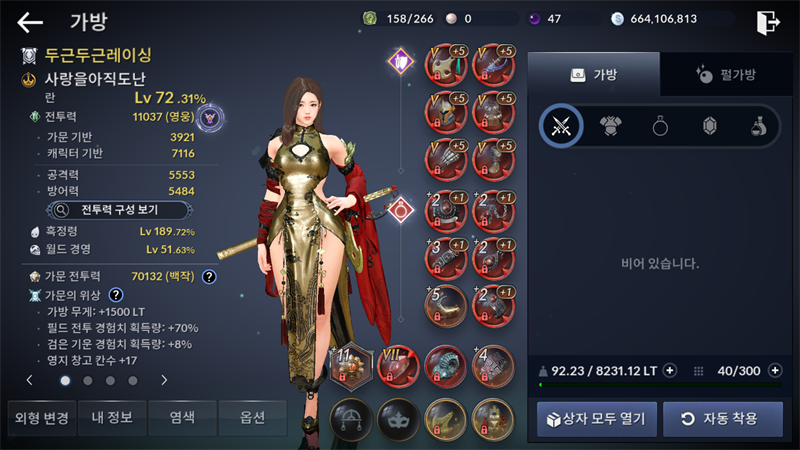Open the 펄가방 pearl bag tab
The image size is (800, 450).
[727, 74]
